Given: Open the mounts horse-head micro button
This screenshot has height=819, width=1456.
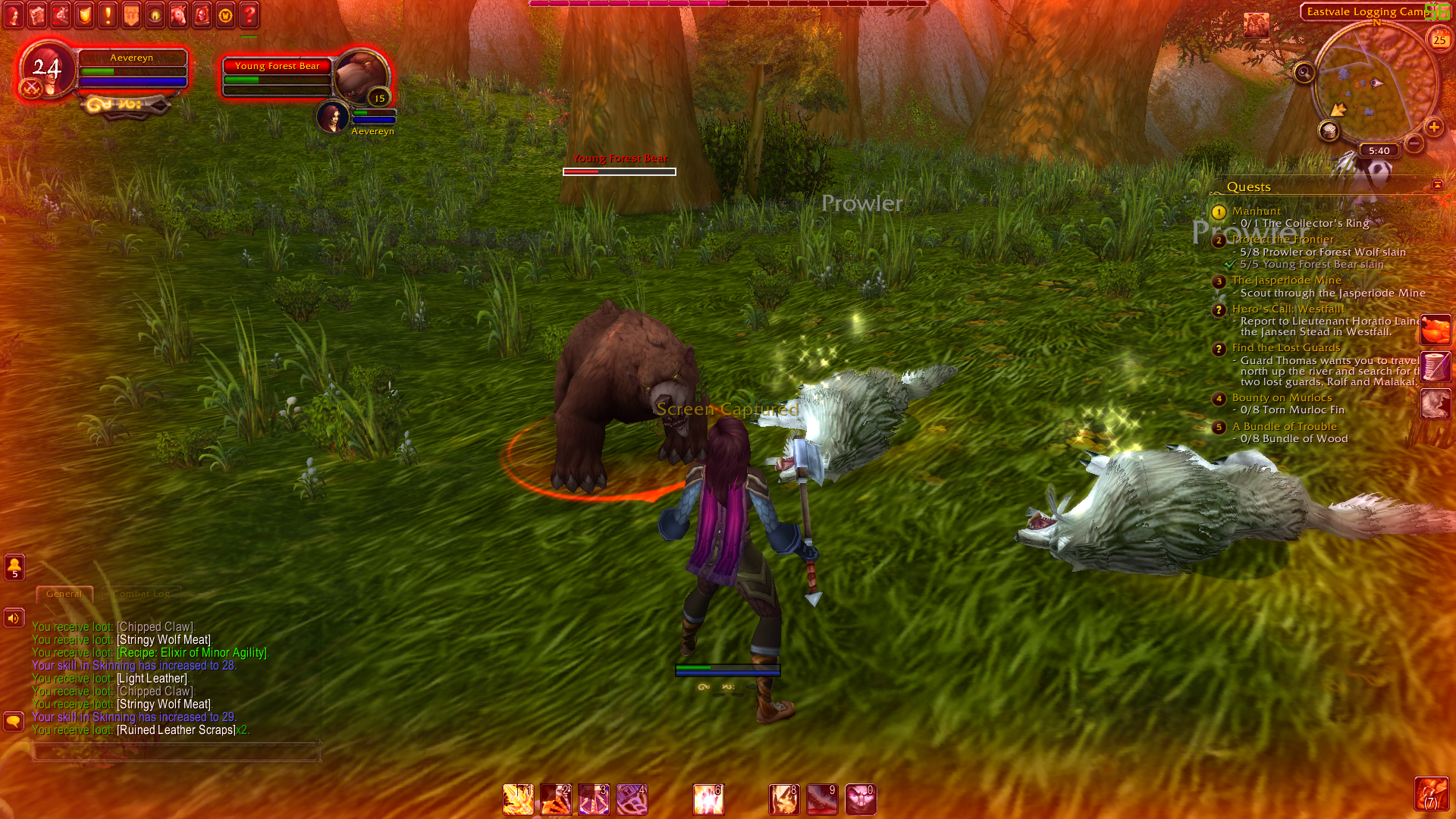Looking at the screenshot, I should click(x=178, y=15).
